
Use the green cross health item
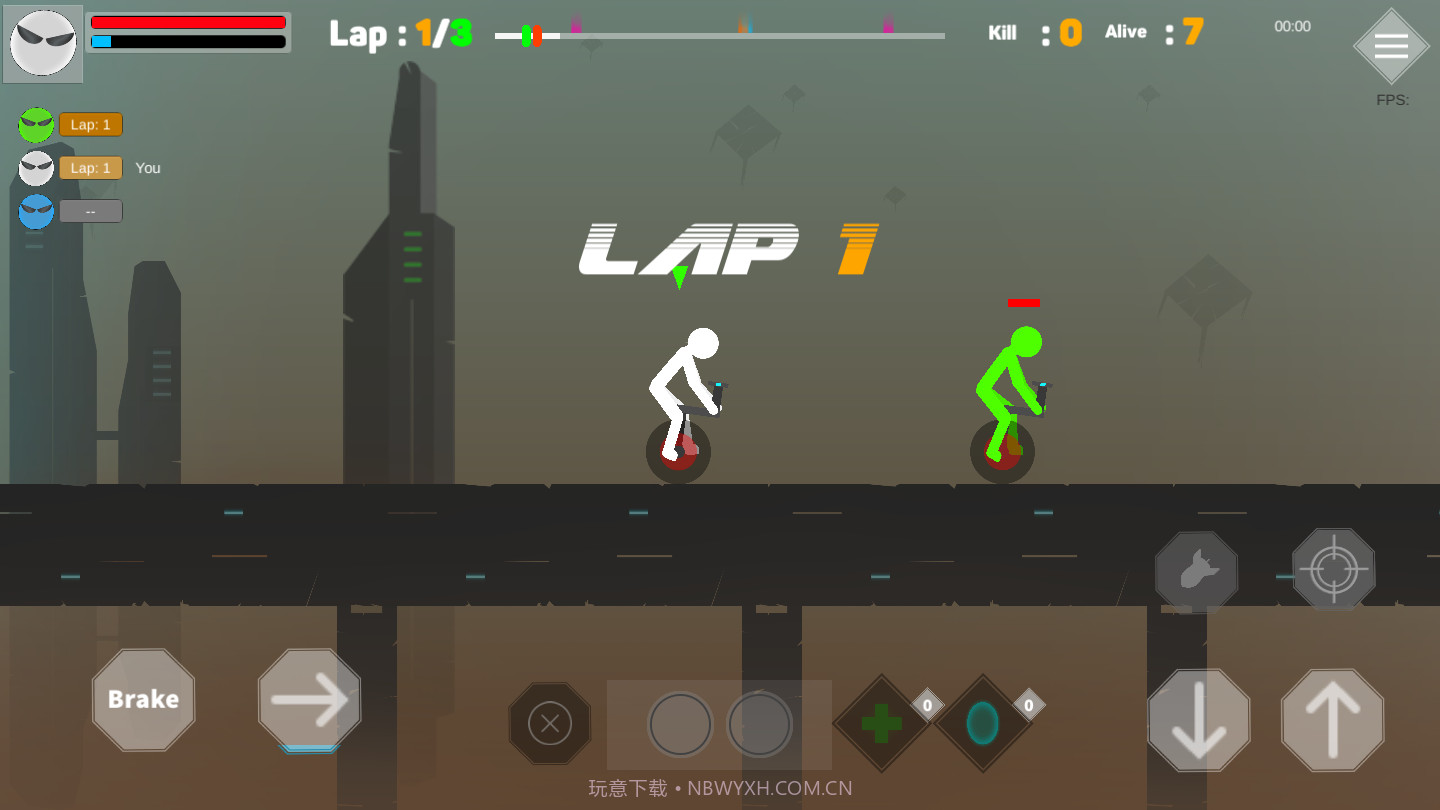coord(881,723)
